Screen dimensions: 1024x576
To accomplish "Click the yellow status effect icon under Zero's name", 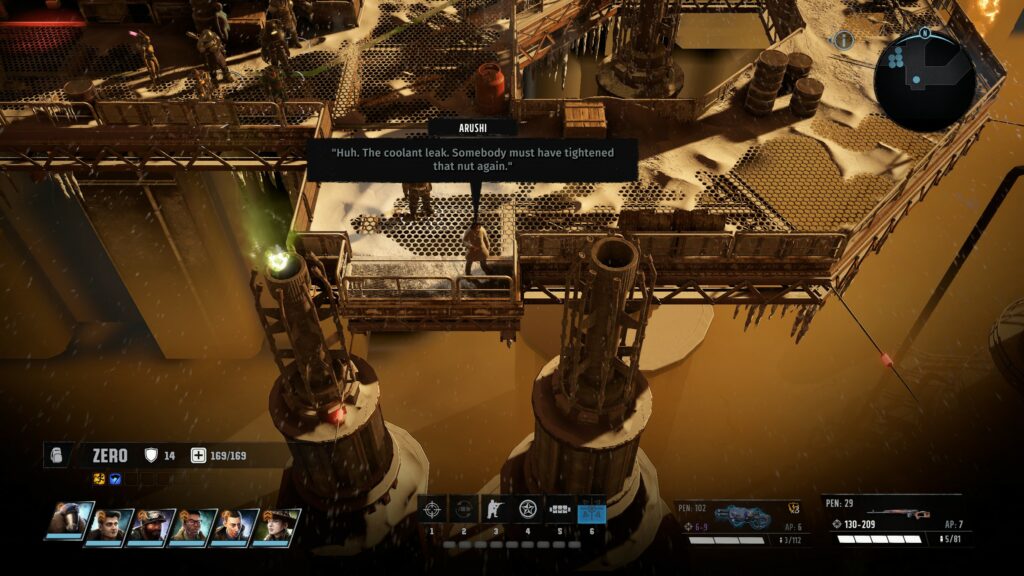I will [x=100, y=478].
